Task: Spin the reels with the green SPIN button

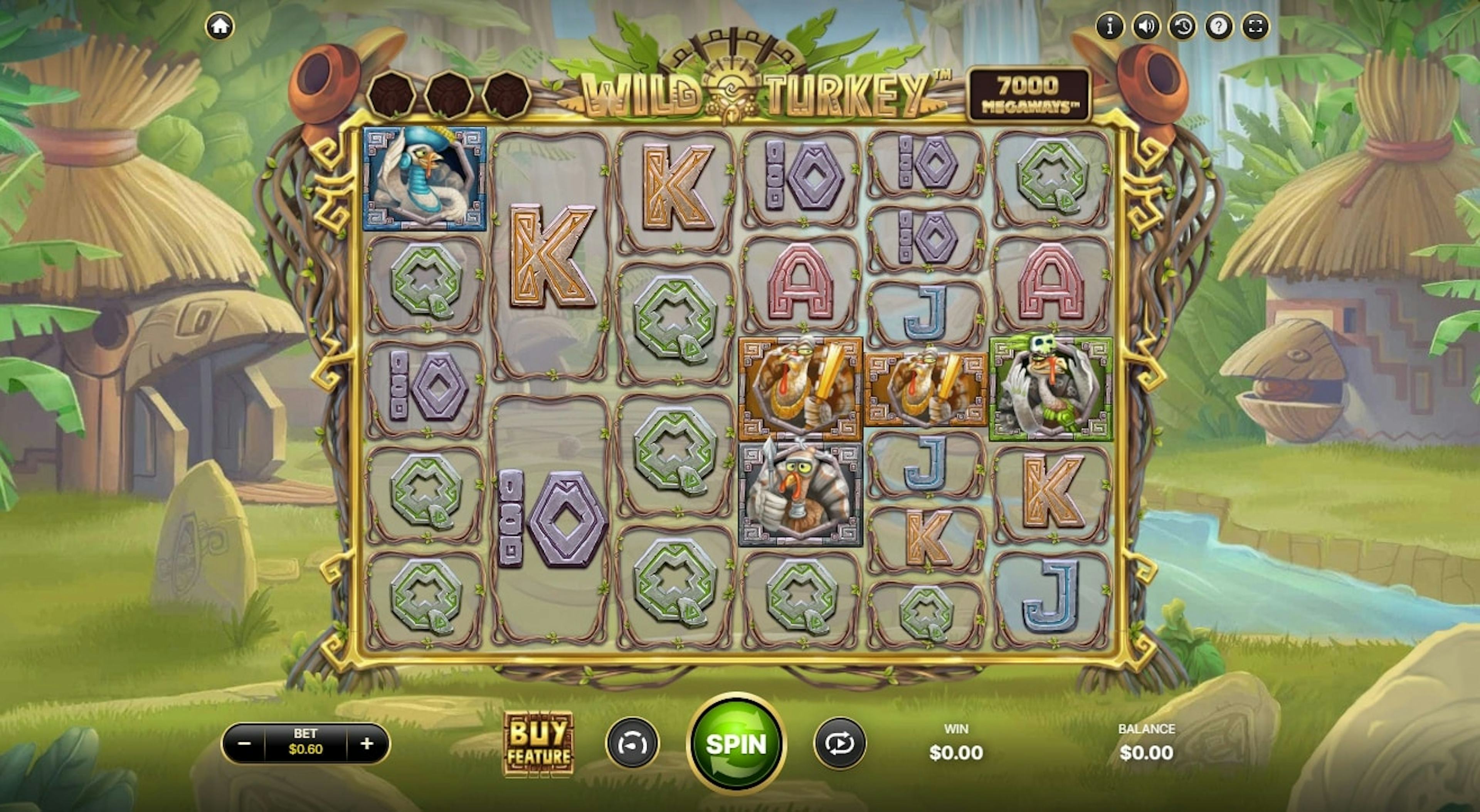Action: (736, 744)
